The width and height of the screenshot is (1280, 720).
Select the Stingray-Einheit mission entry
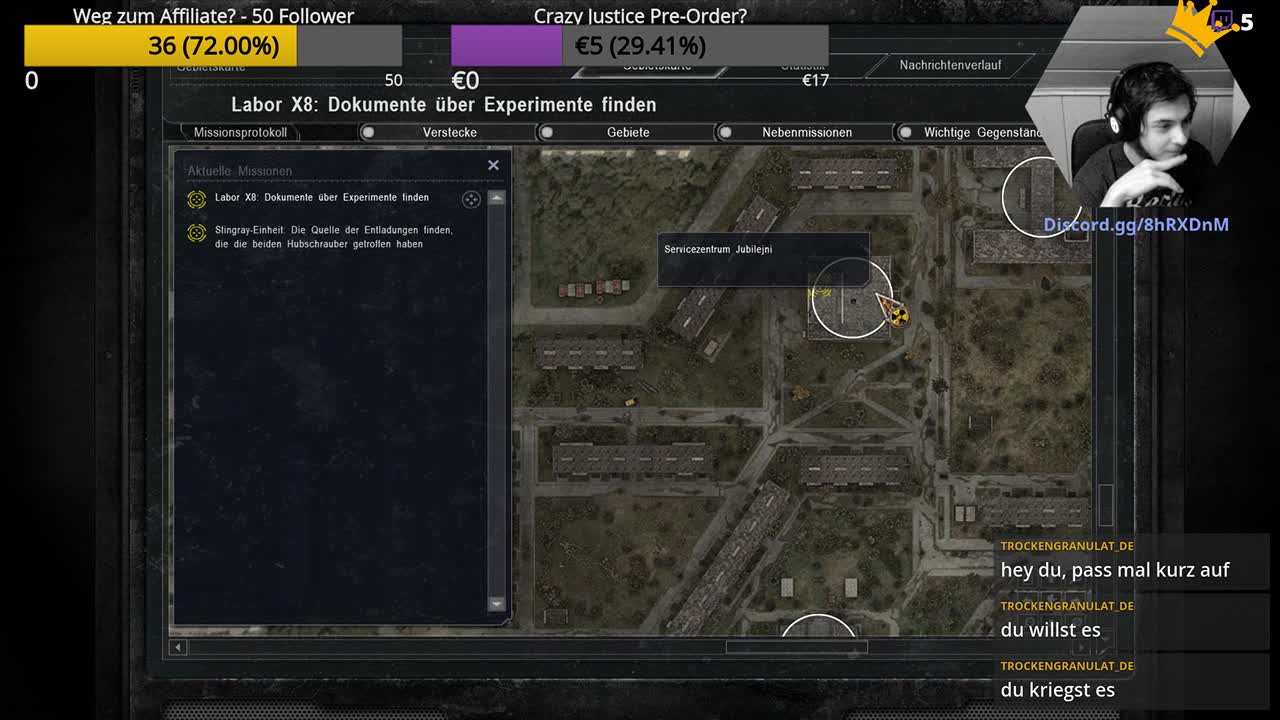(x=333, y=237)
